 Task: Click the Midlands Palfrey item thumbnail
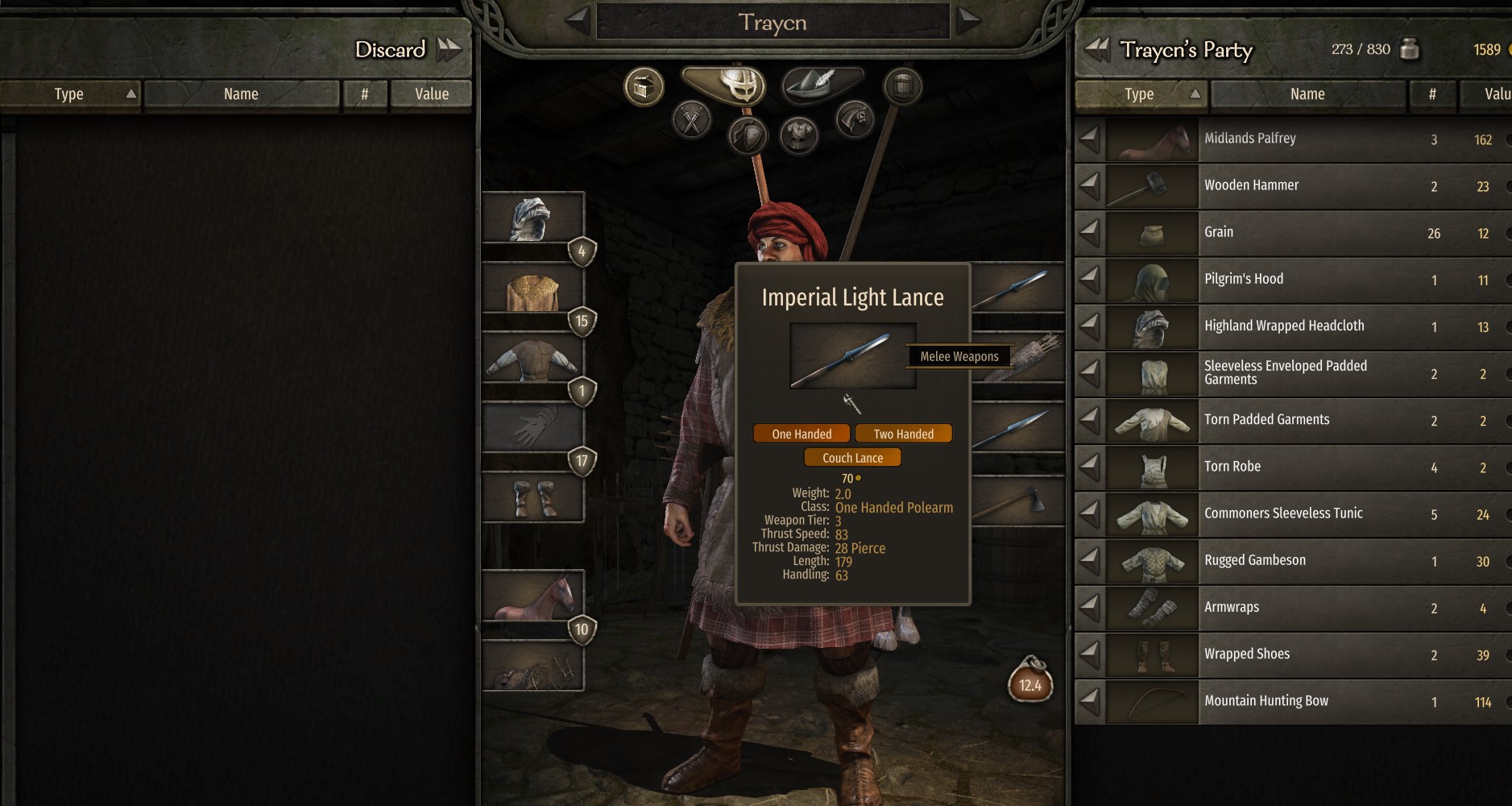[x=1152, y=139]
